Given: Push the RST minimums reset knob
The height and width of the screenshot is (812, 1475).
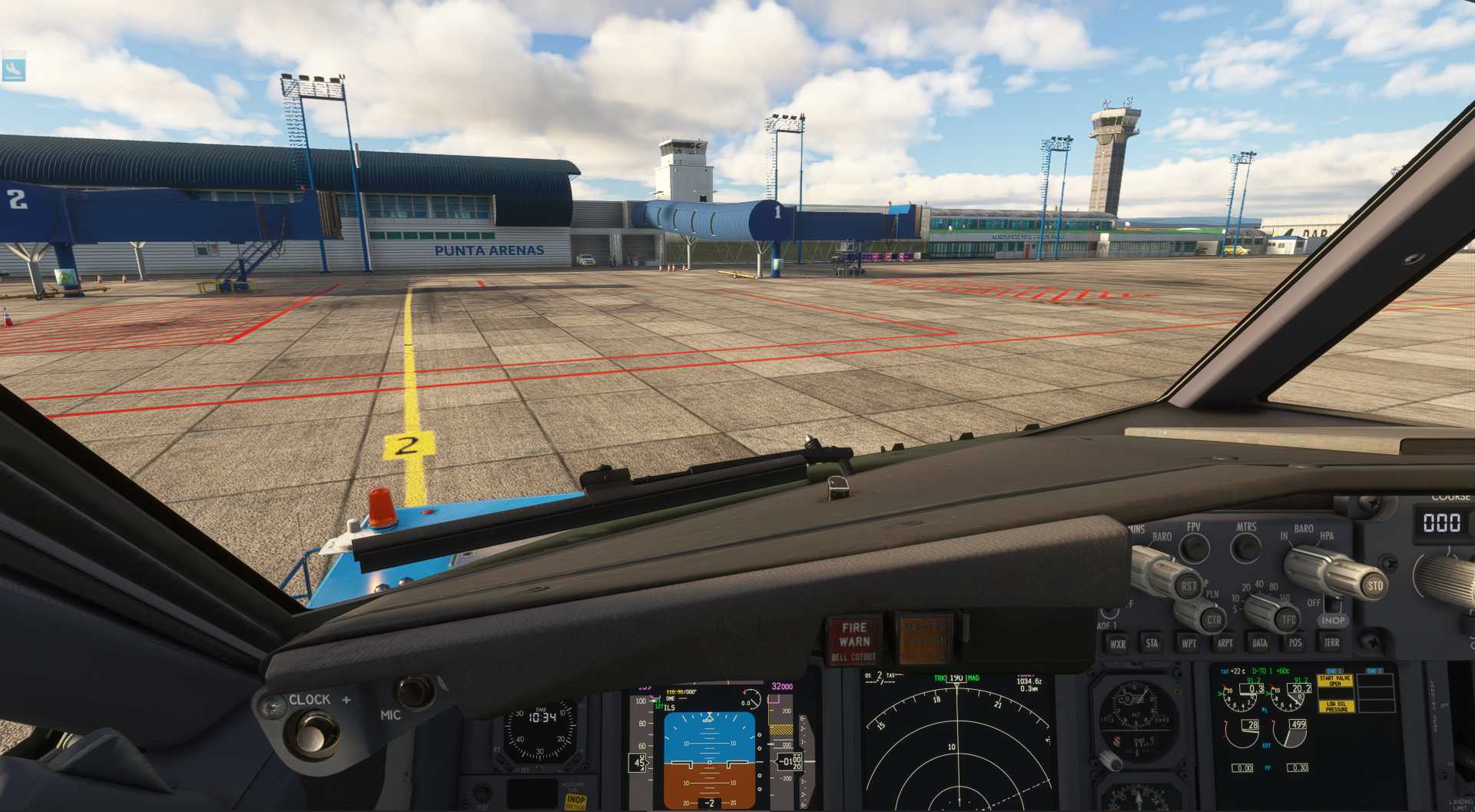Looking at the screenshot, I should (x=1188, y=585).
